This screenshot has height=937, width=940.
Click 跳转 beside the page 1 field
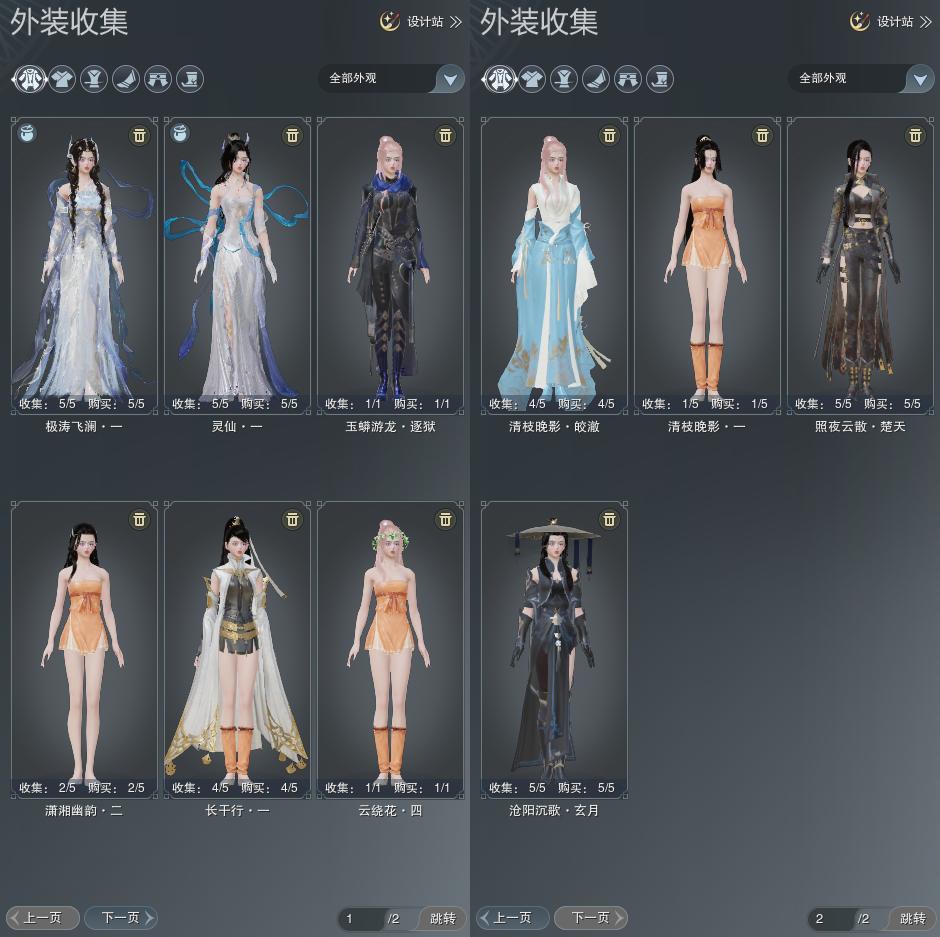point(442,918)
